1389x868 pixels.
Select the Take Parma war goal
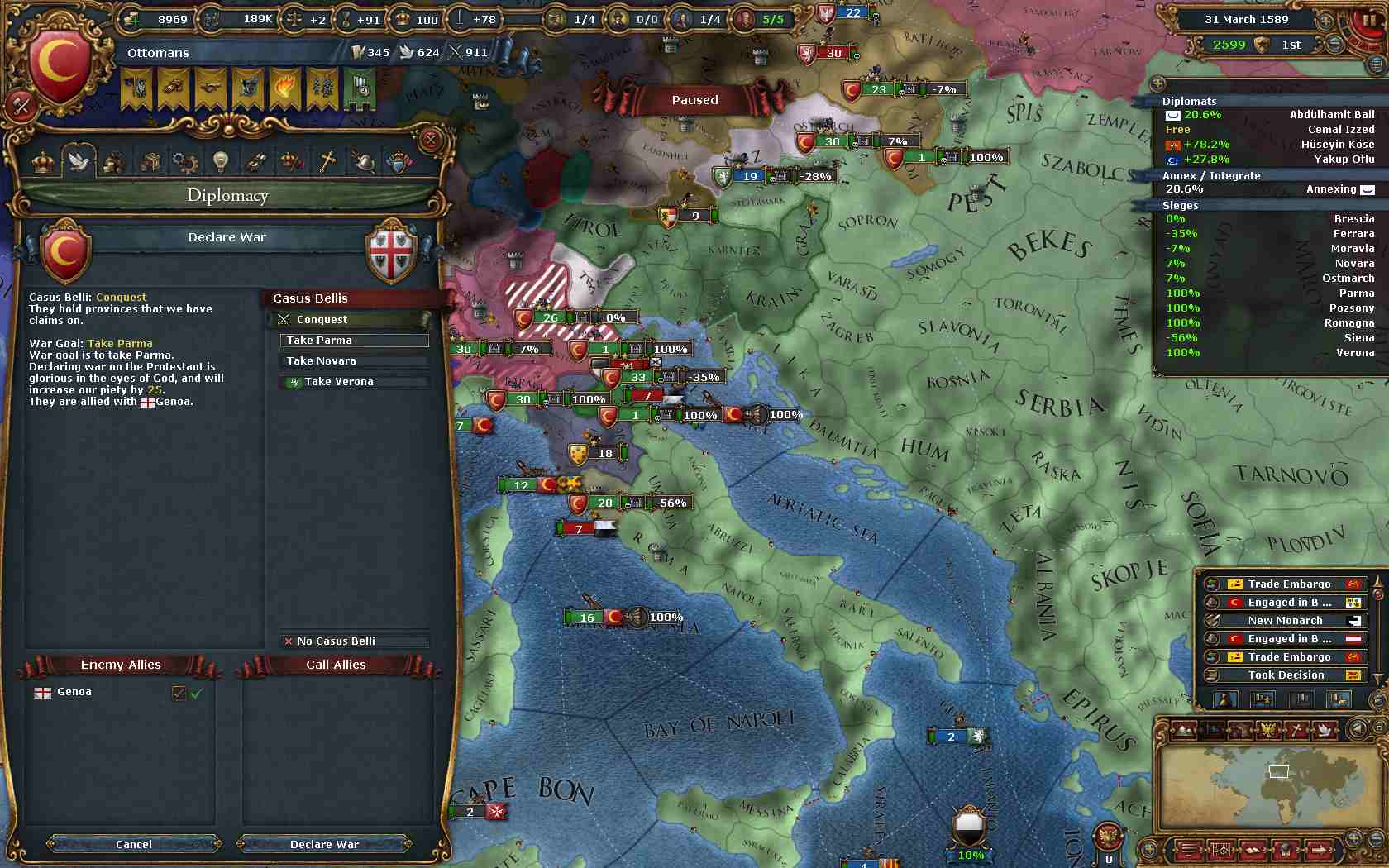[354, 341]
